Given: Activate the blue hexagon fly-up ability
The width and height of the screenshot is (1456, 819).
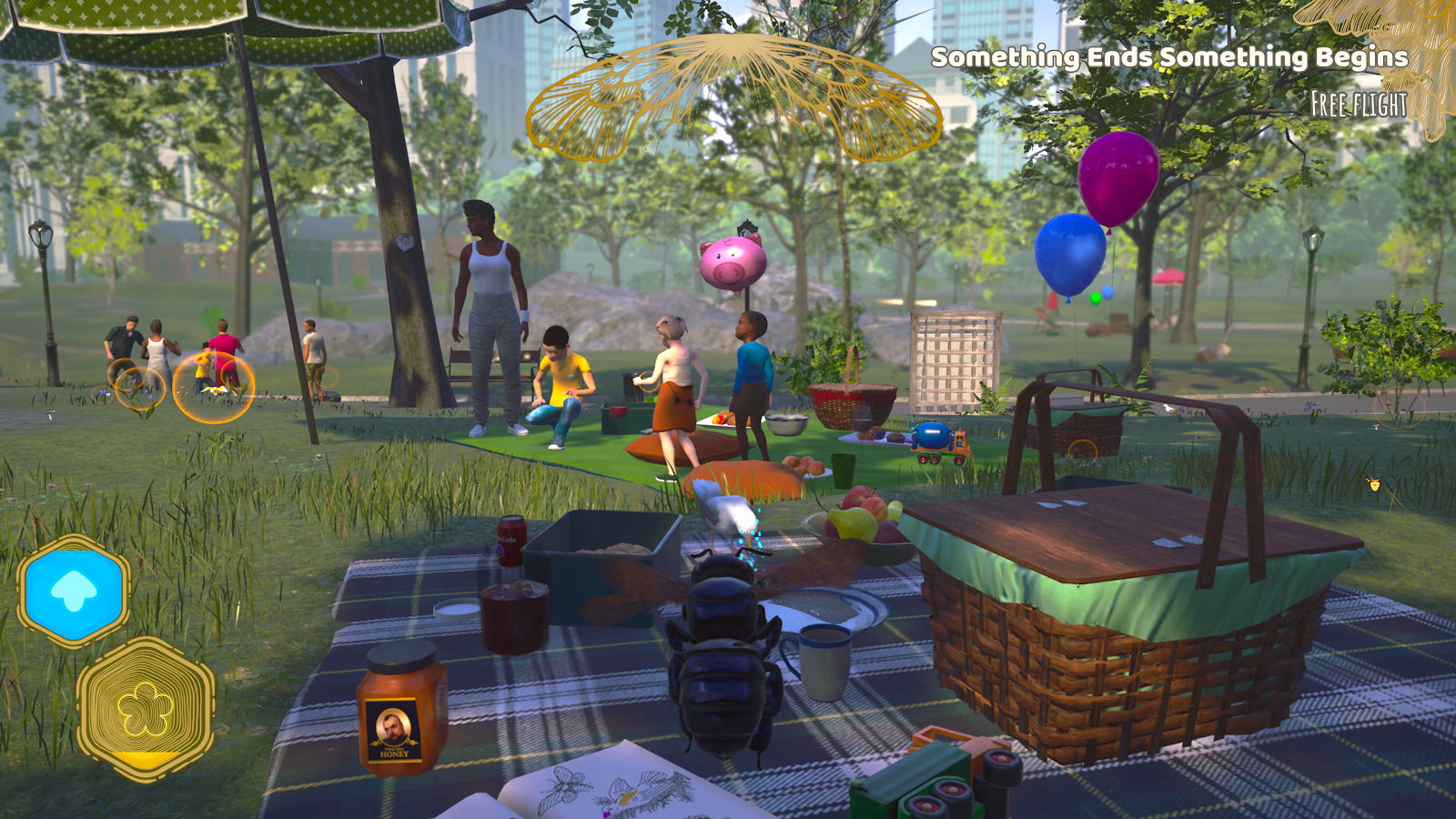Looking at the screenshot, I should (74, 592).
